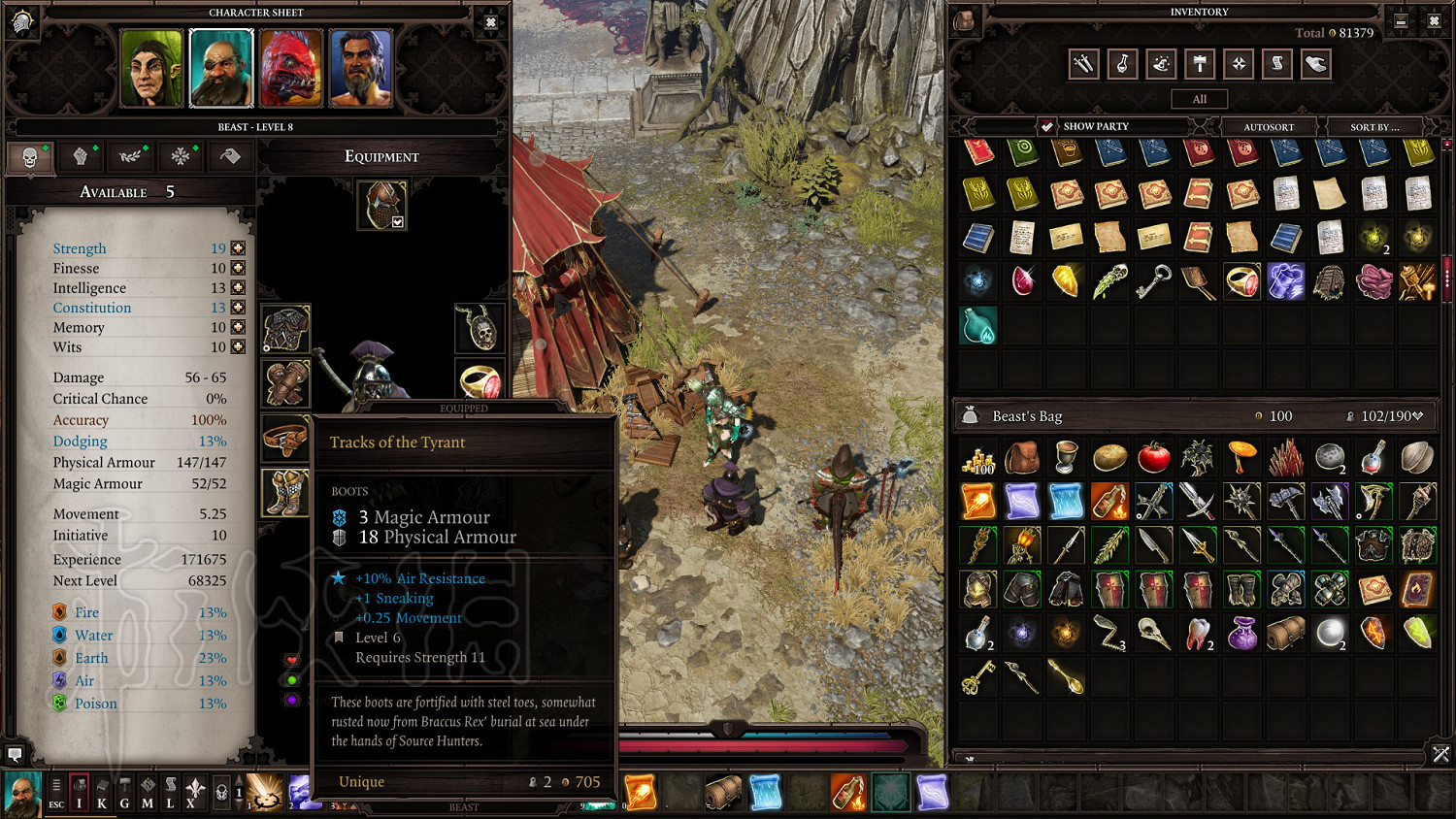Close the Character Sheet panel
This screenshot has height=819, width=1456.
[491, 22]
